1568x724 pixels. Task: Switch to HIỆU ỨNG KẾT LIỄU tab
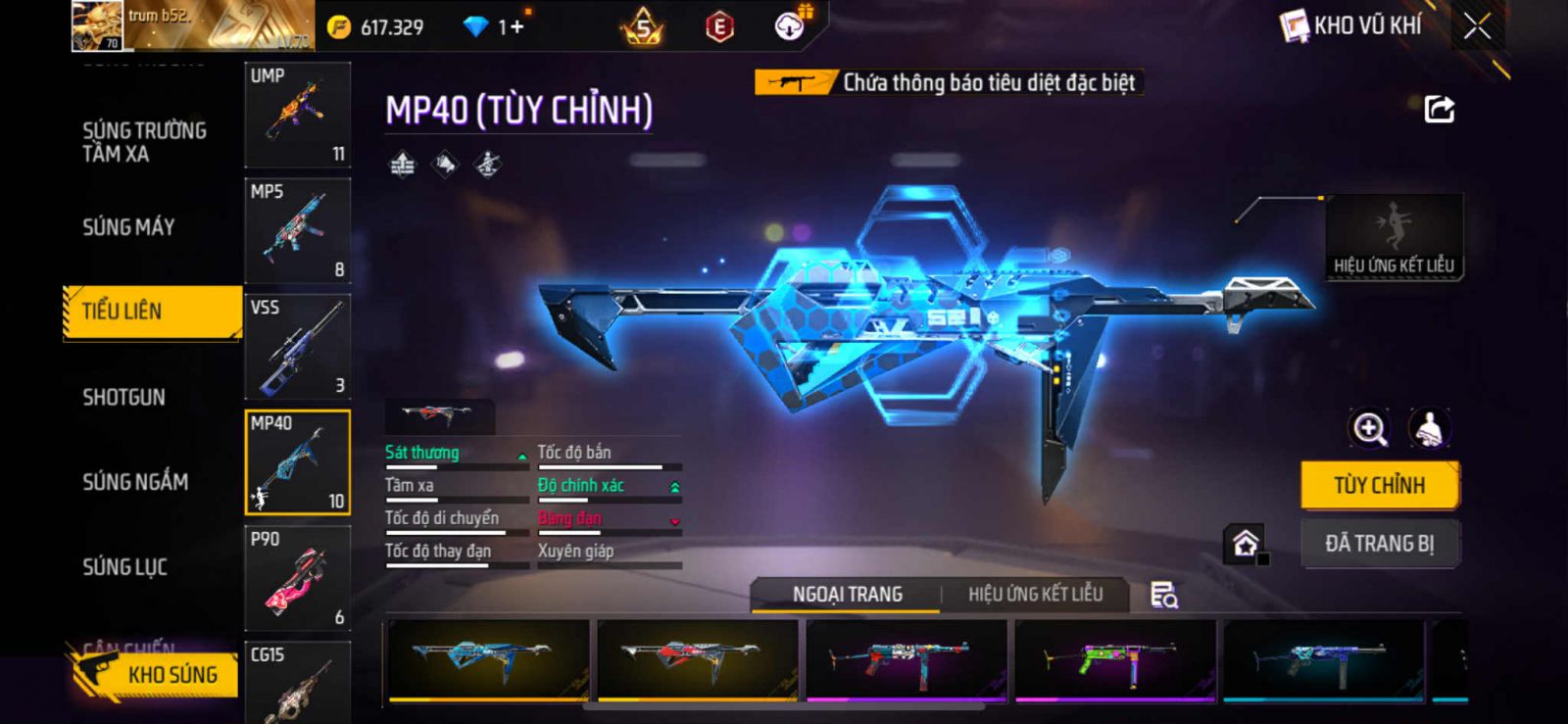pos(1035,594)
